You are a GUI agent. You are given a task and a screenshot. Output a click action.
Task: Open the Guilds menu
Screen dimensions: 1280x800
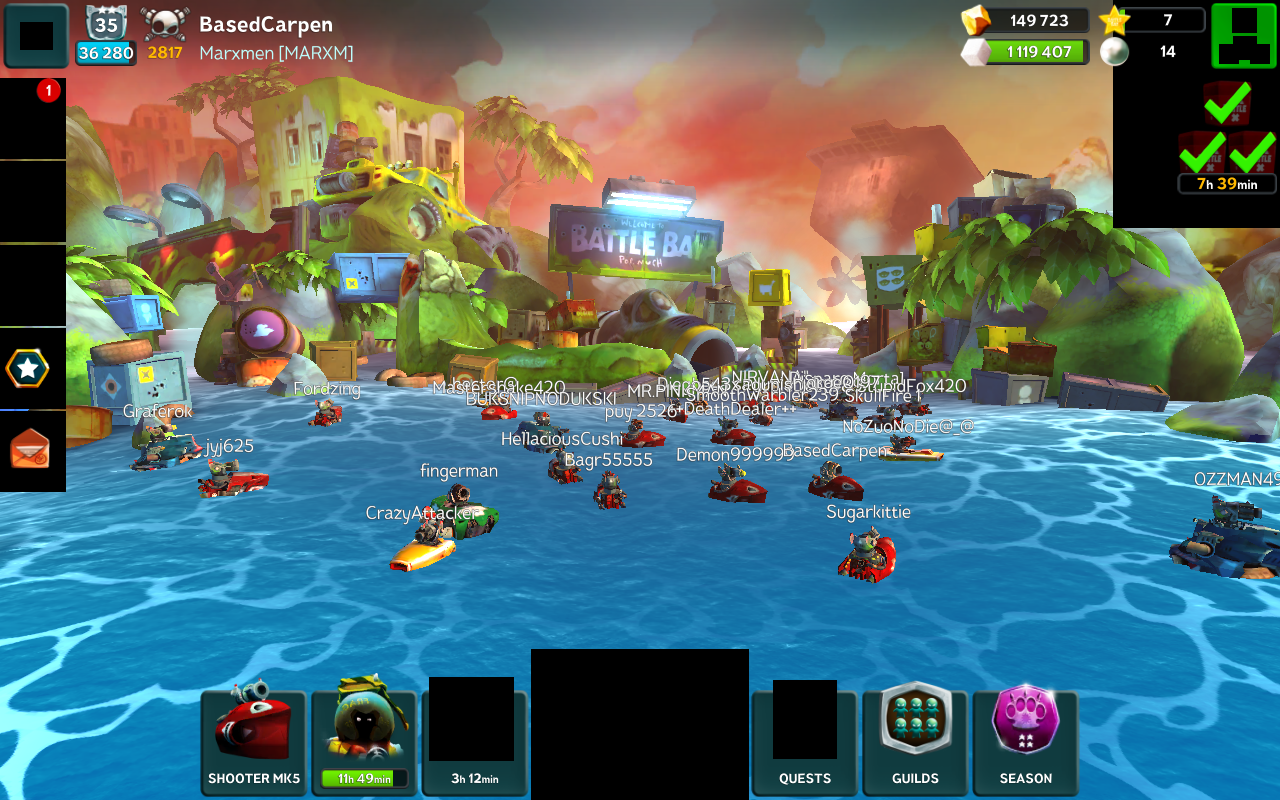(x=915, y=742)
